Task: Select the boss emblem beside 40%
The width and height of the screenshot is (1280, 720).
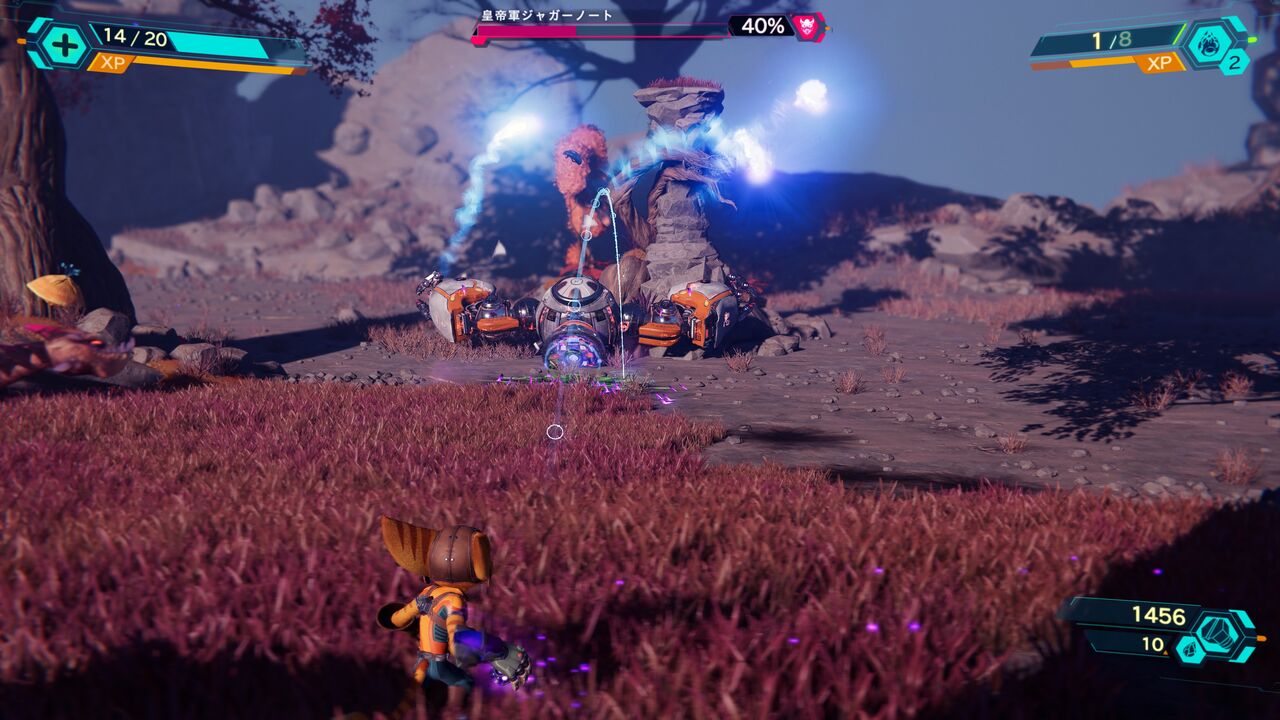Action: coord(807,26)
